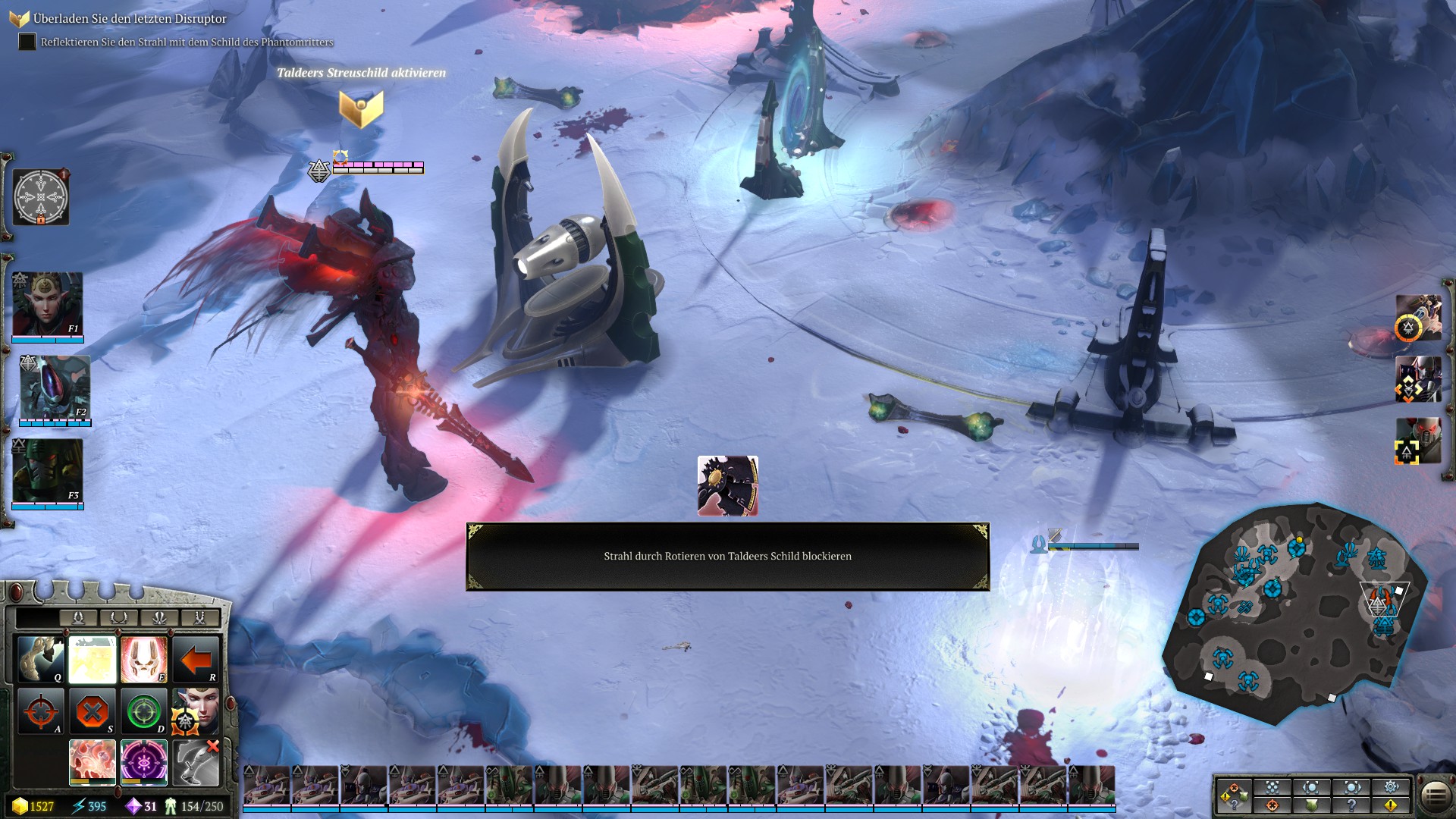Select the F1 elf hero portrait
Viewport: 1456px width, 819px height.
(47, 305)
